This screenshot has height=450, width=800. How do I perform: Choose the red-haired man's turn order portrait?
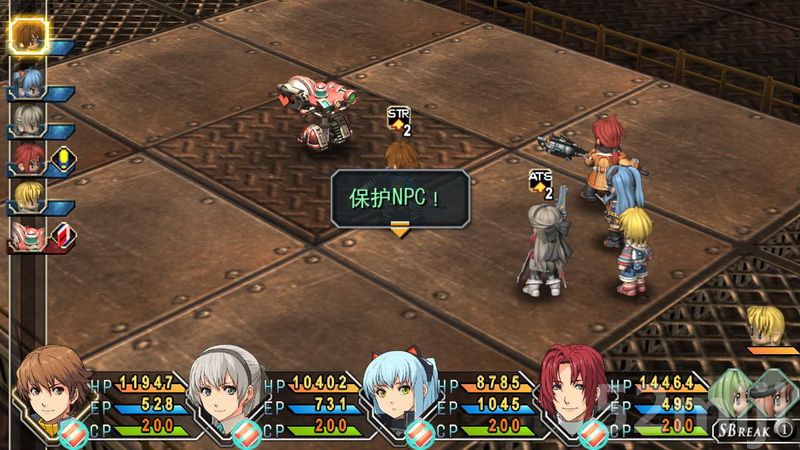coord(27,159)
